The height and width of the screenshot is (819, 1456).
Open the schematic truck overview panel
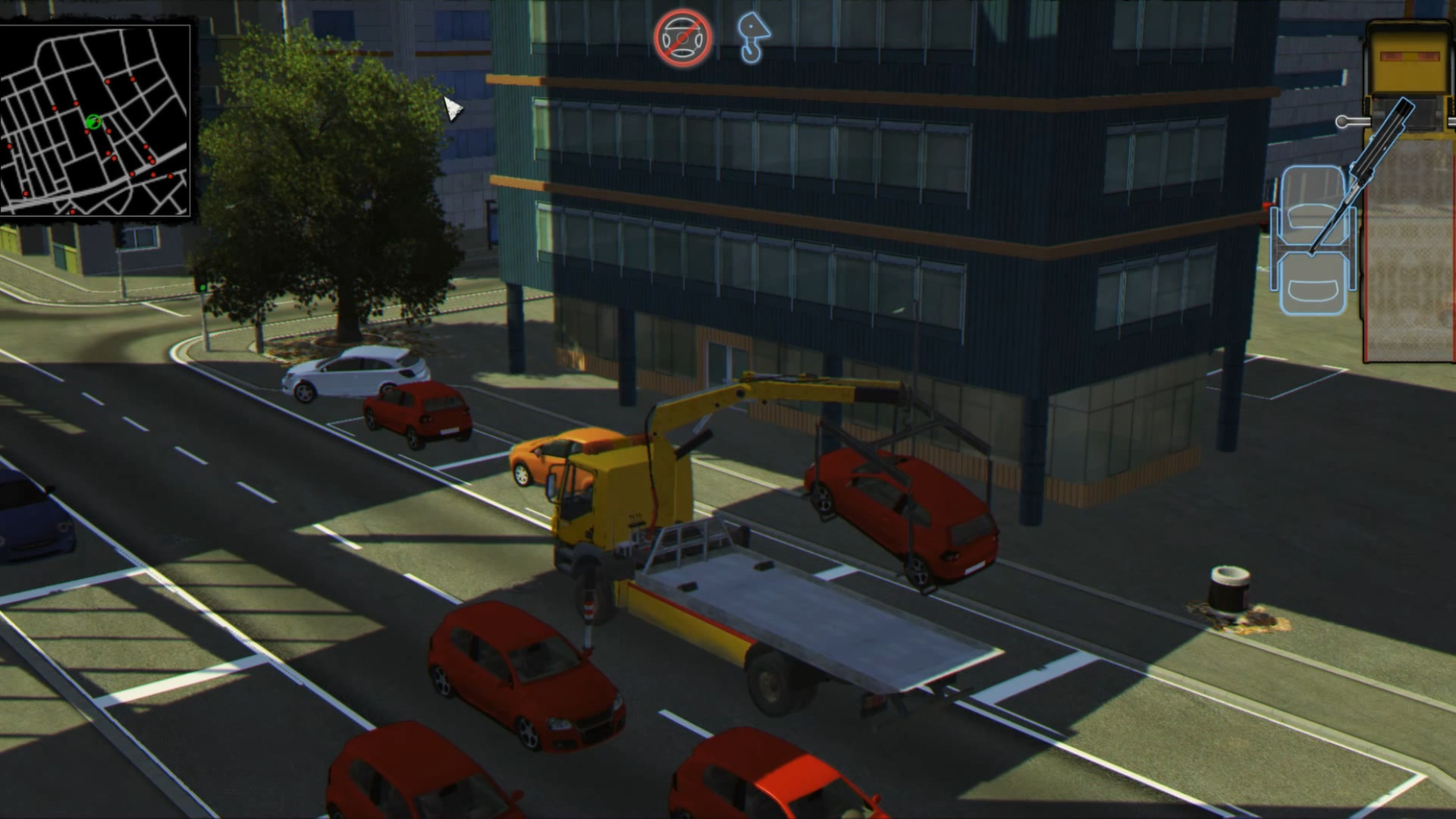click(x=1403, y=190)
